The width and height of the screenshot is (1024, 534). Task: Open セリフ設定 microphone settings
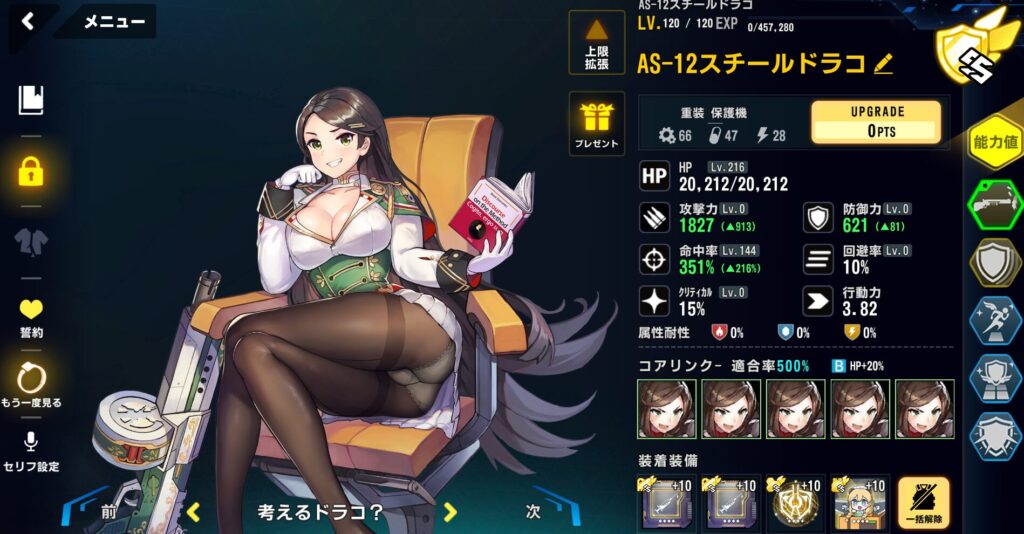click(x=31, y=452)
